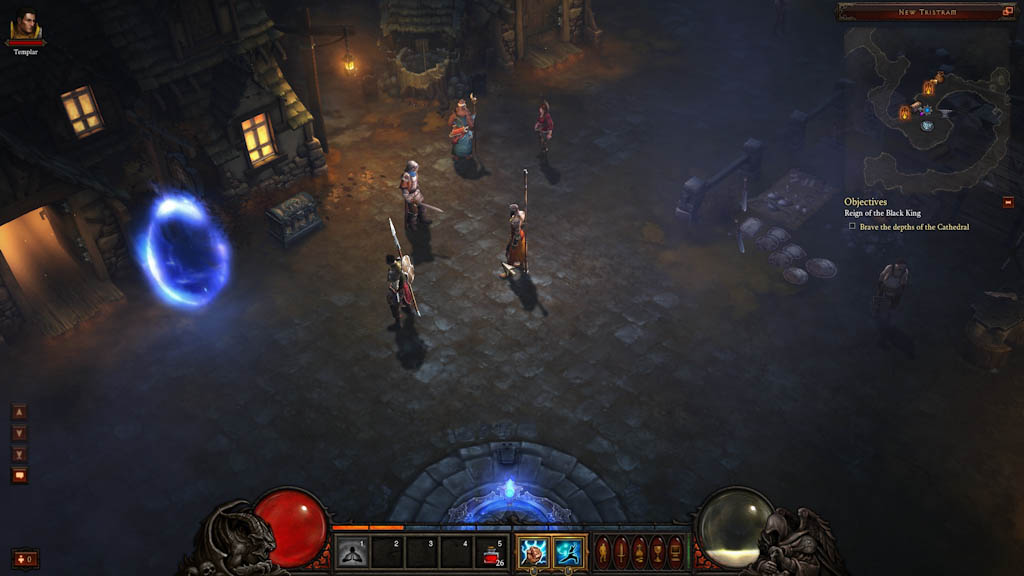Activate the fist strike left-mouse skill
This screenshot has width=1024, height=576.
[533, 552]
